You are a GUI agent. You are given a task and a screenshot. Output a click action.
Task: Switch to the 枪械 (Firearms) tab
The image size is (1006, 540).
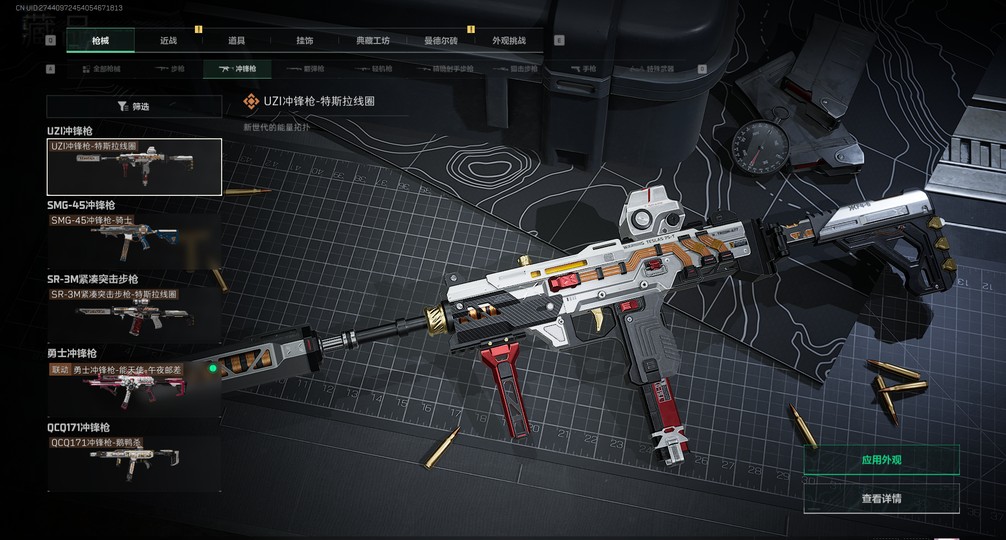[x=100, y=40]
